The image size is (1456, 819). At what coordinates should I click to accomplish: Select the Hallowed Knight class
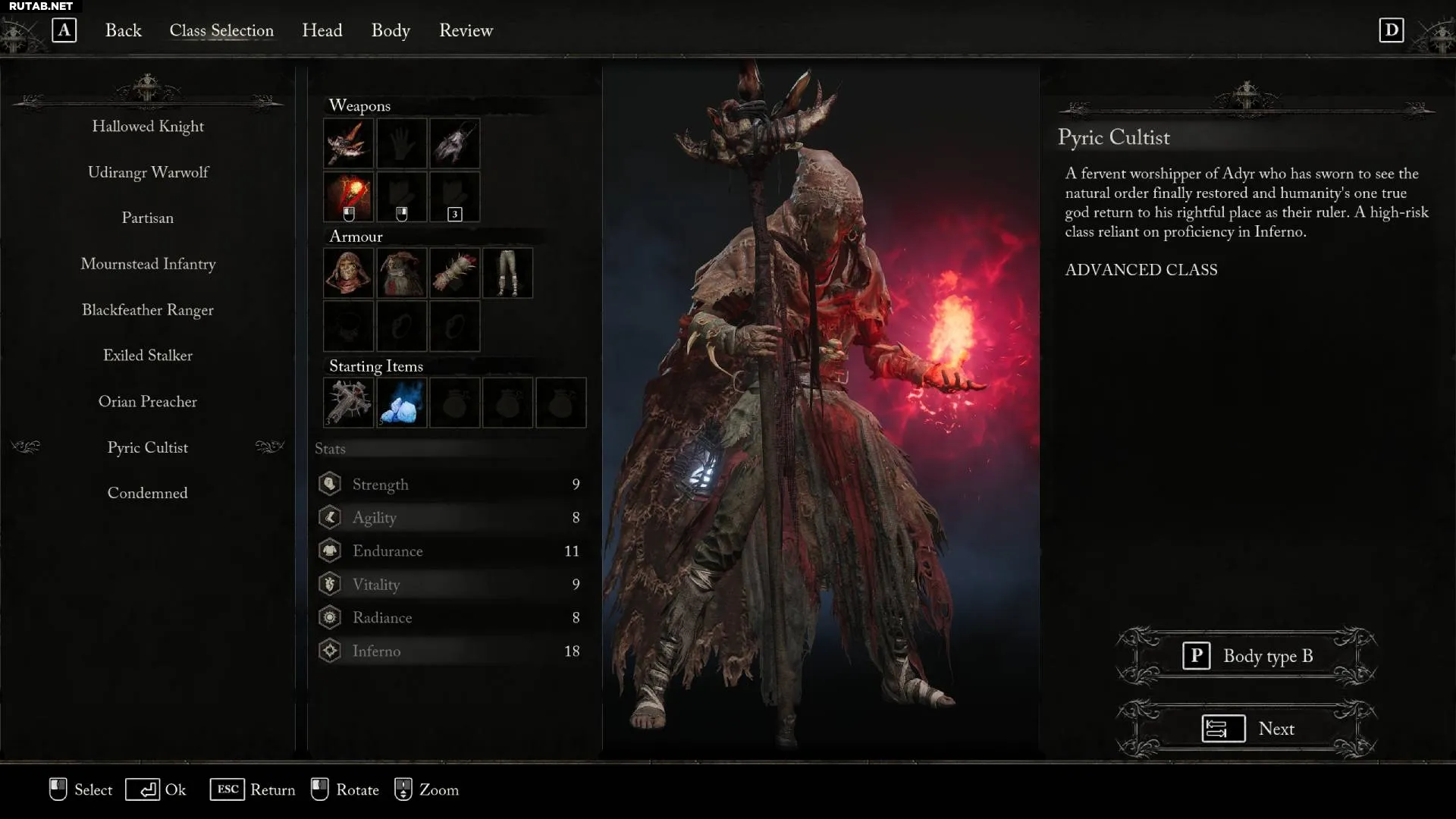click(x=148, y=127)
